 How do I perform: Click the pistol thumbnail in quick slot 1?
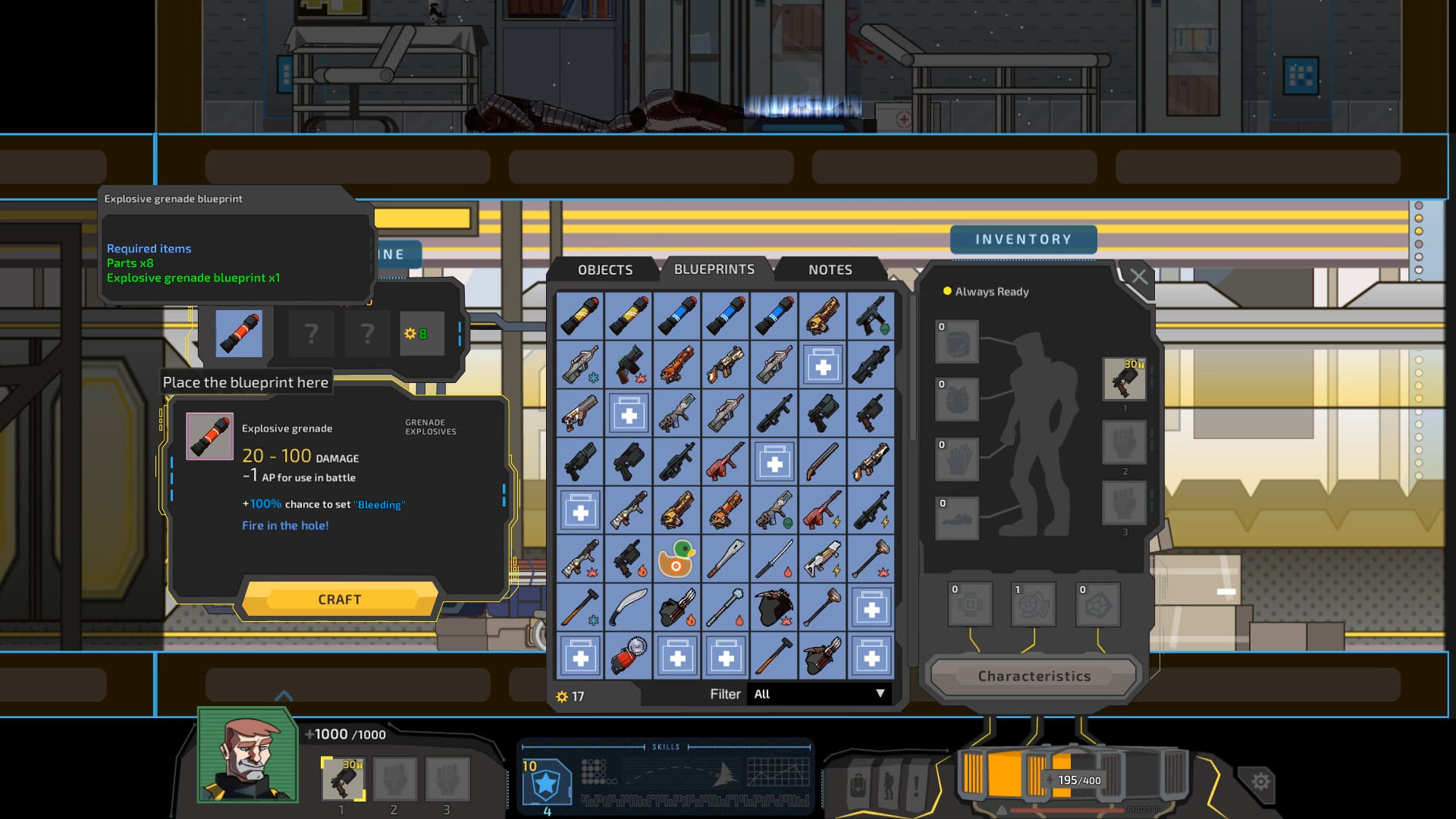(x=343, y=779)
